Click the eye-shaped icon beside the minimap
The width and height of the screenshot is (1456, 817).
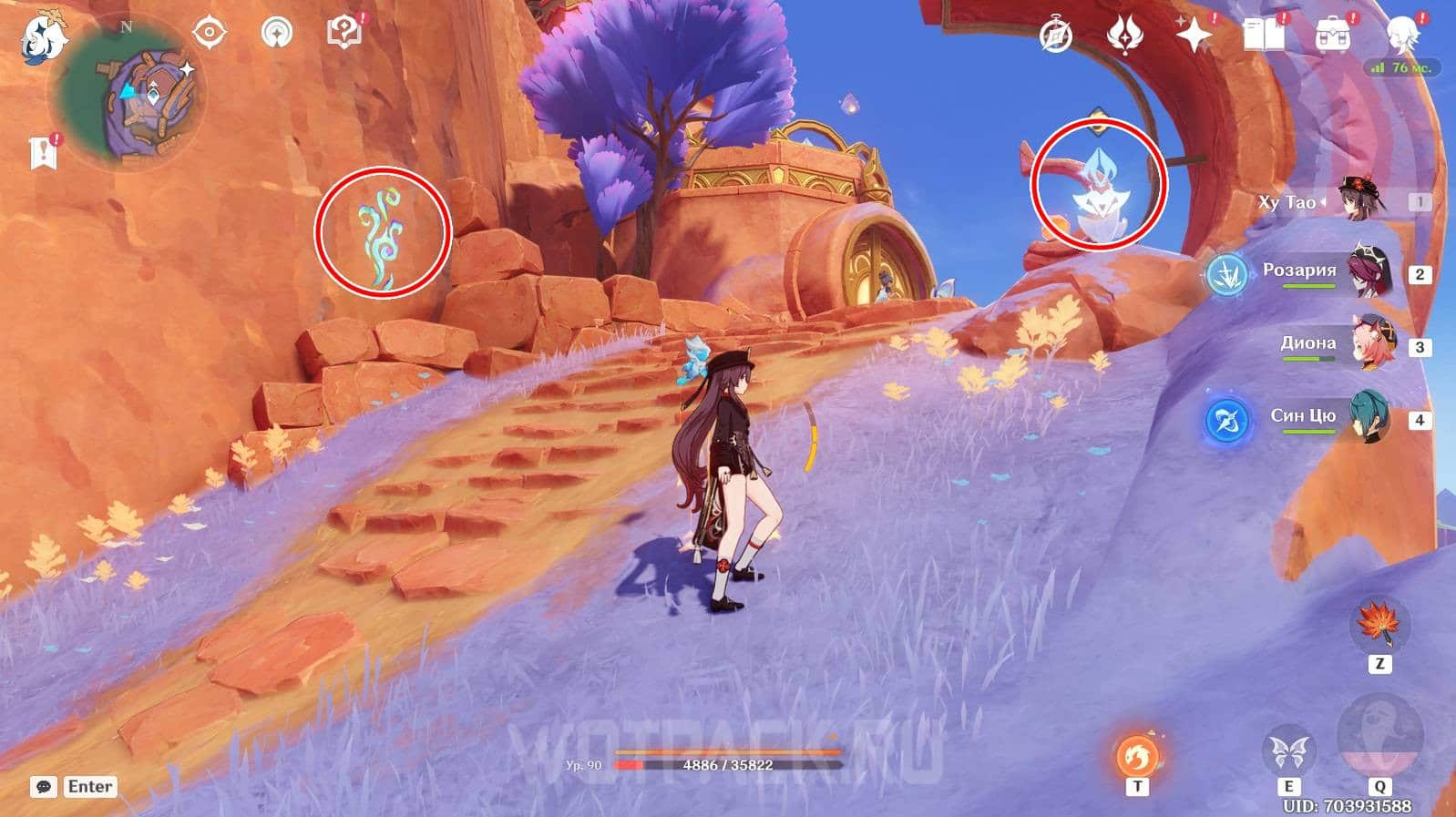point(209,34)
